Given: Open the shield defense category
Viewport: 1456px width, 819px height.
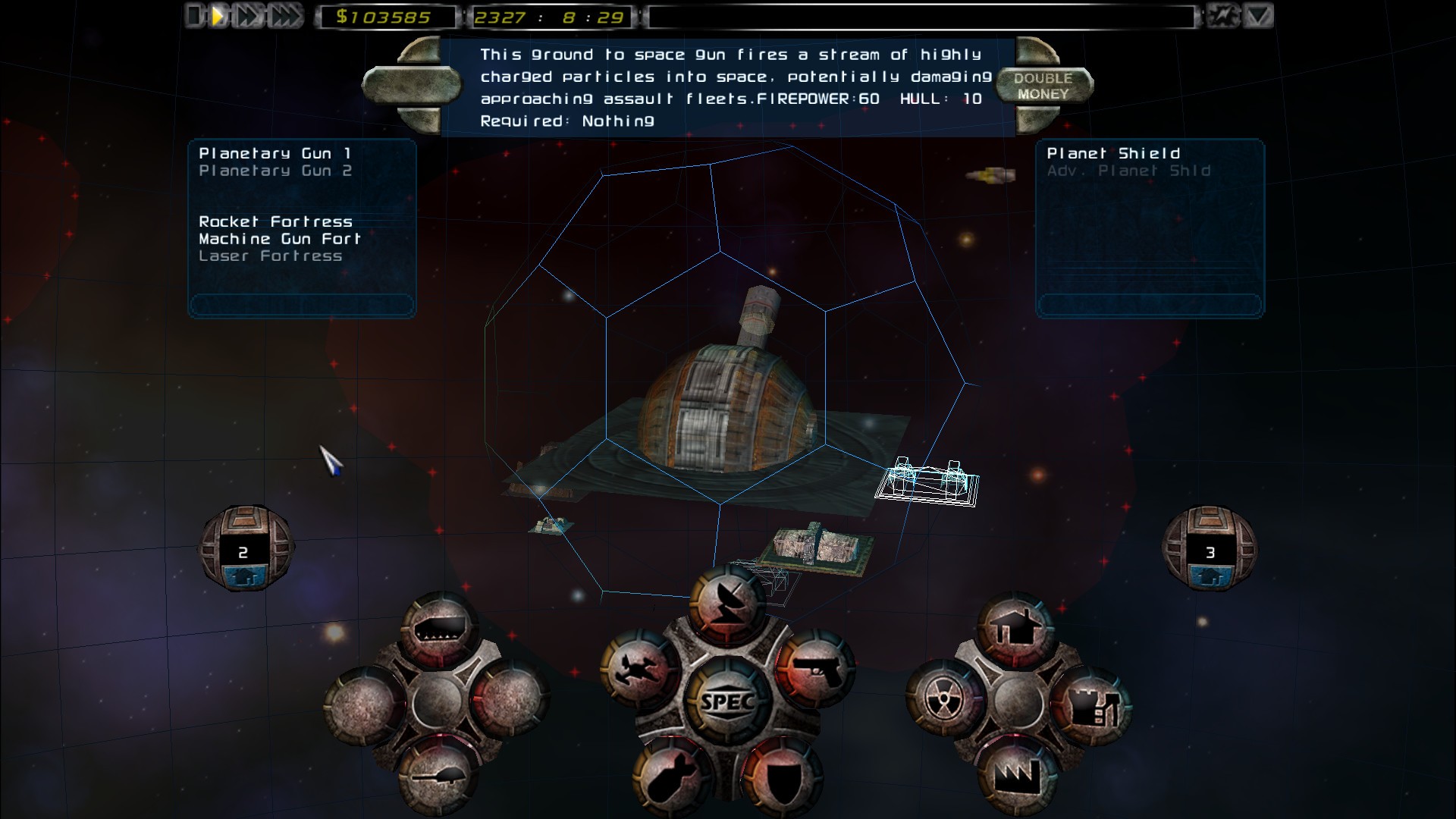Looking at the screenshot, I should coord(780,775).
